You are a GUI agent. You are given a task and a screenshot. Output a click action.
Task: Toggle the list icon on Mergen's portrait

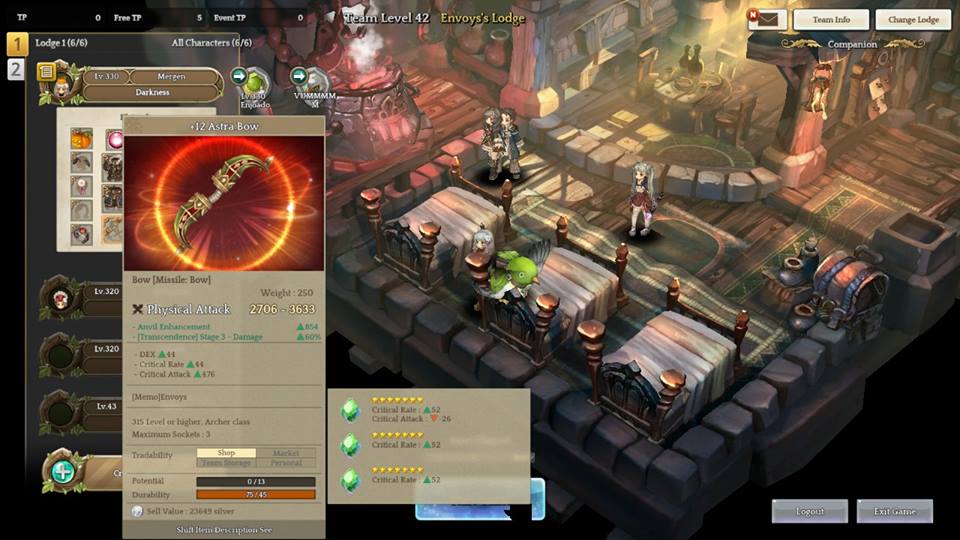coord(46,72)
